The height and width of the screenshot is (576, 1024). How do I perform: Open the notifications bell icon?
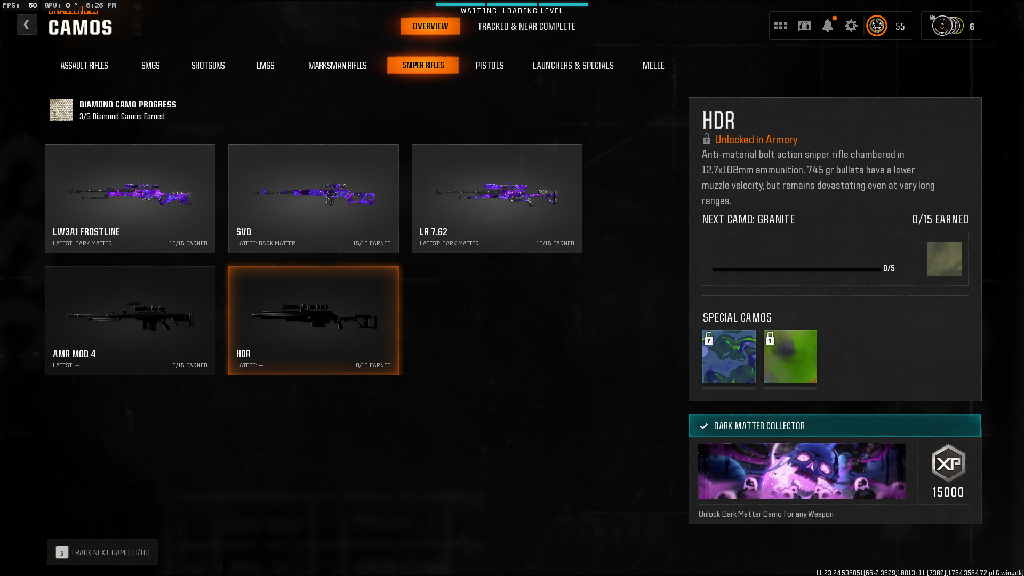tap(827, 26)
